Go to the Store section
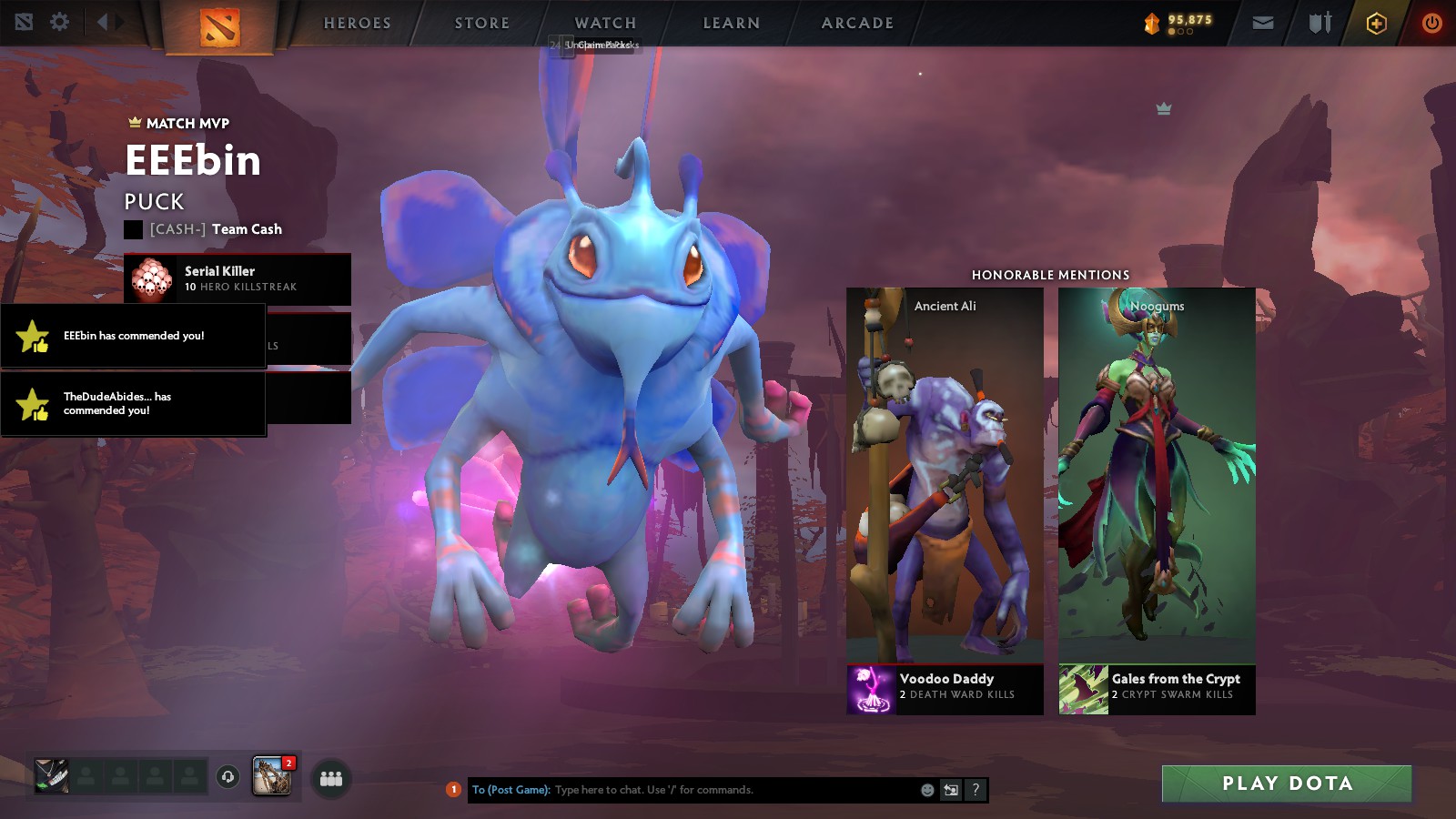 482,23
